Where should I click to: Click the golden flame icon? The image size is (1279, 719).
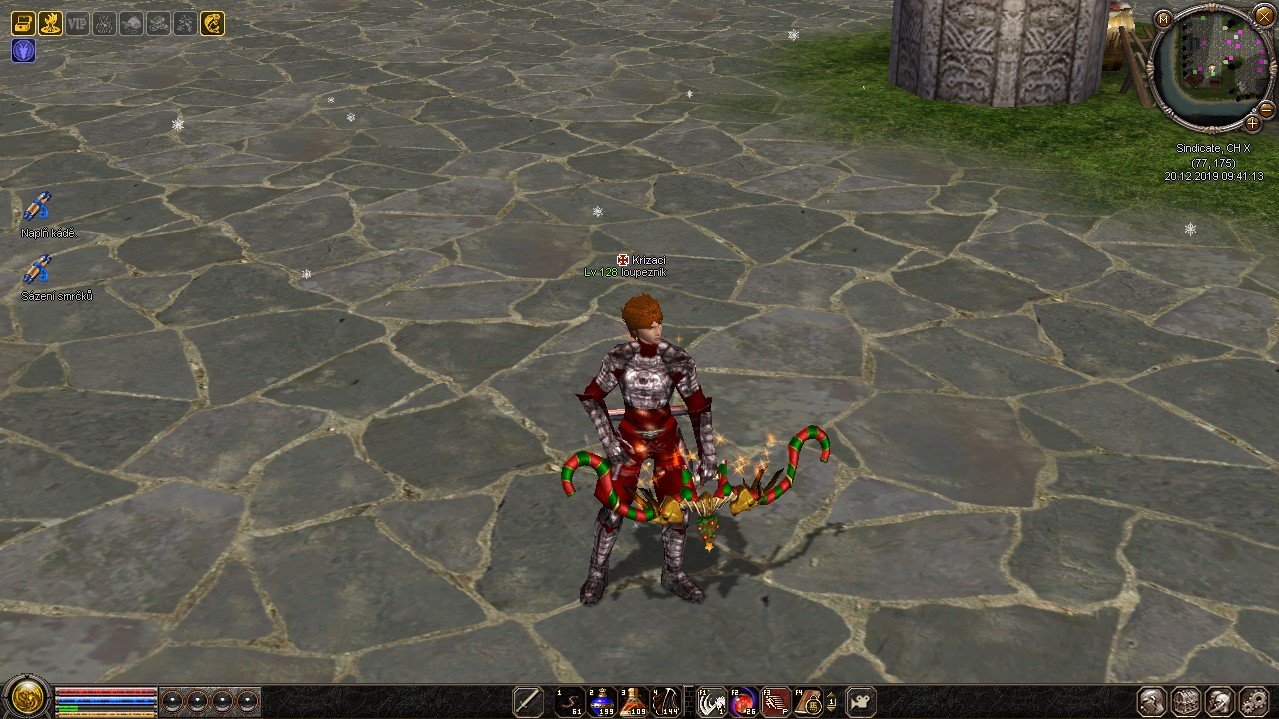pos(50,23)
